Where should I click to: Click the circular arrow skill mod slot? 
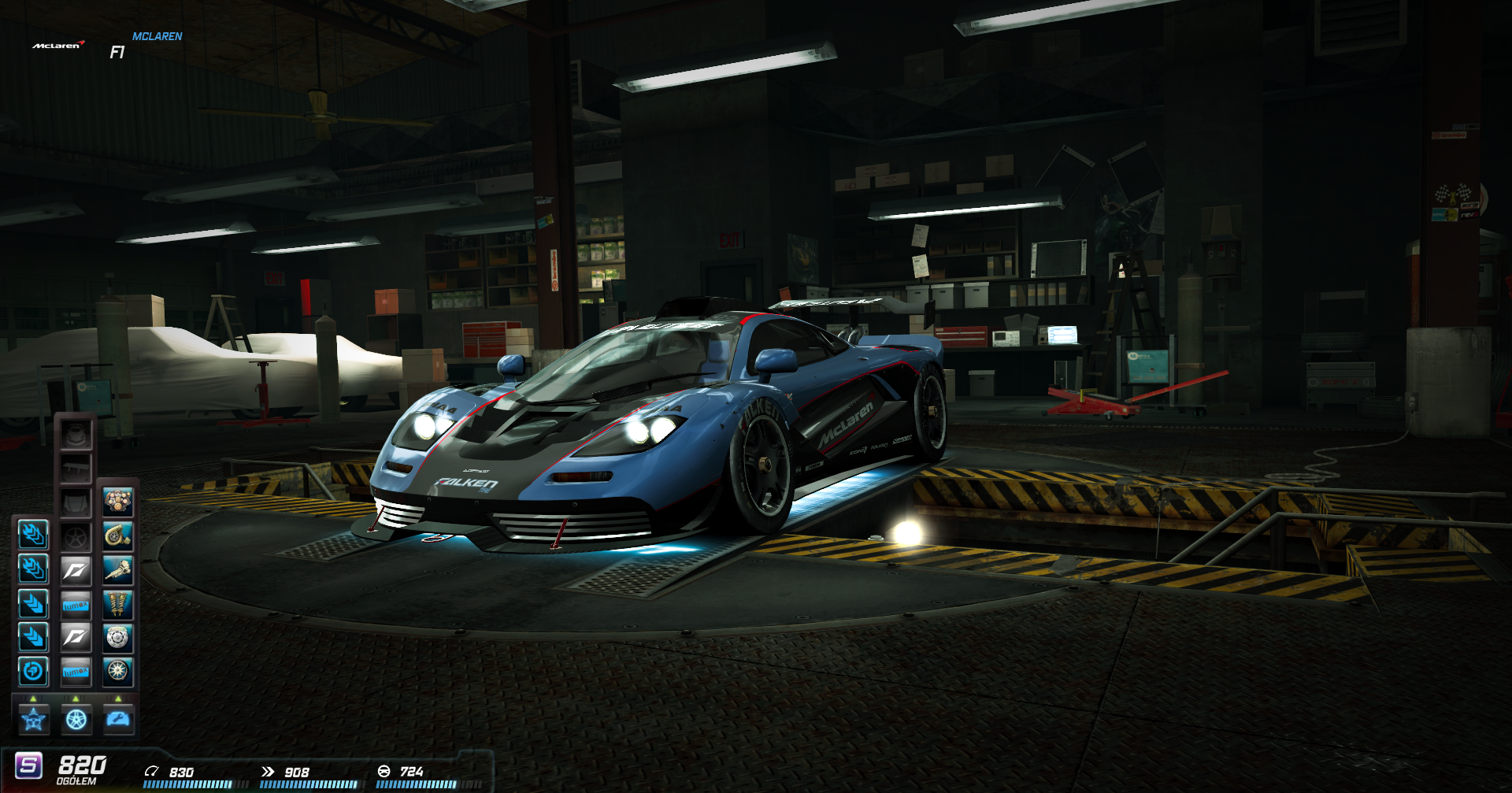tap(33, 672)
